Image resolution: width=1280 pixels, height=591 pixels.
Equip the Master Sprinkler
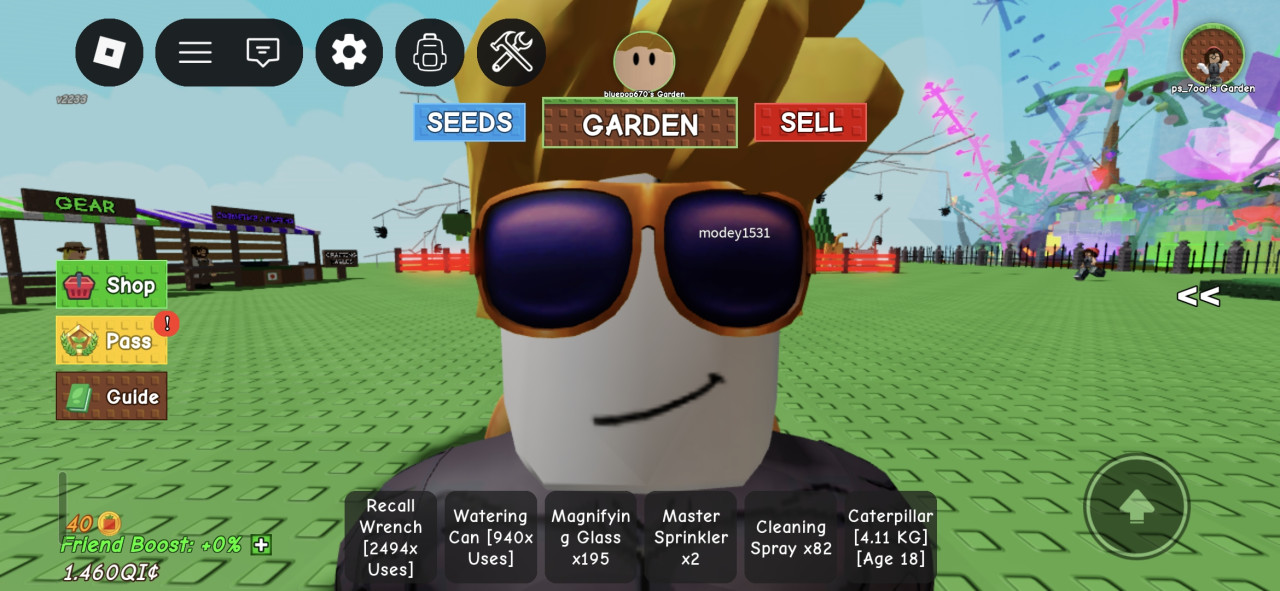tap(690, 537)
